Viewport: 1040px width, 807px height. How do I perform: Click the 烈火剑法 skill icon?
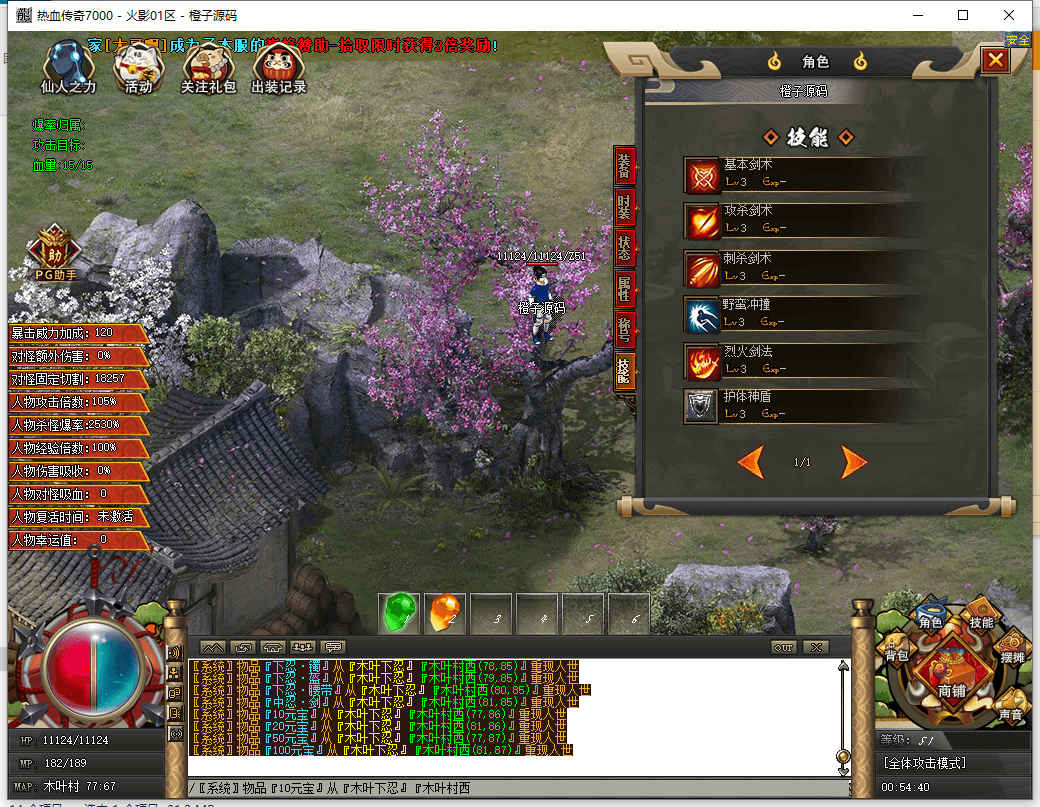[702, 361]
